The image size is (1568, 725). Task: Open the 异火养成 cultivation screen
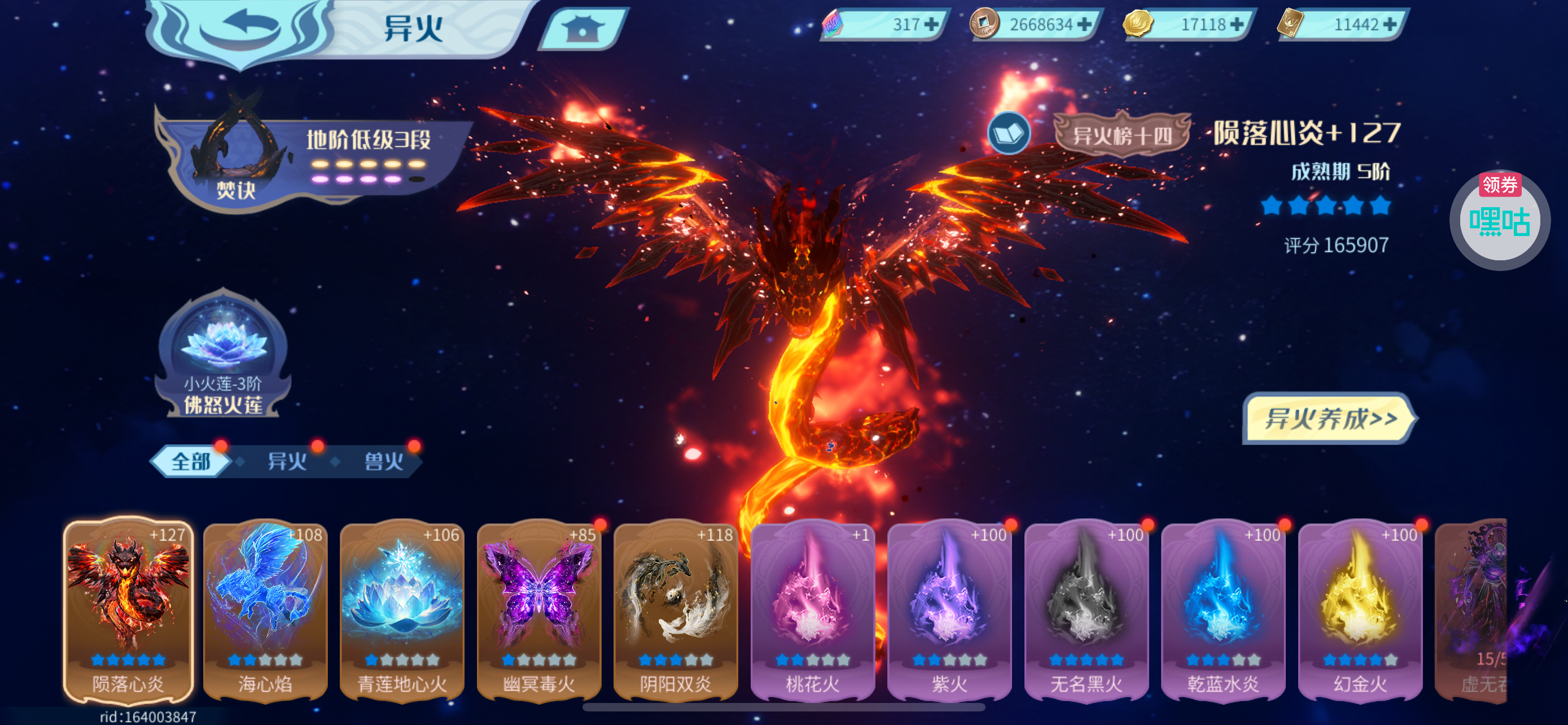tap(1329, 419)
